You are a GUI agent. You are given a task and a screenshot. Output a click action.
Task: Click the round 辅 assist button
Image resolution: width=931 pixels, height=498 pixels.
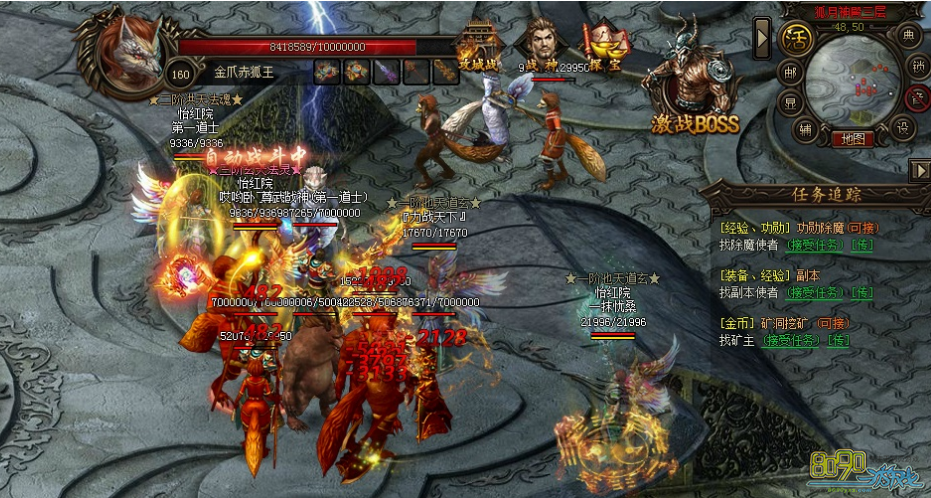click(x=805, y=128)
